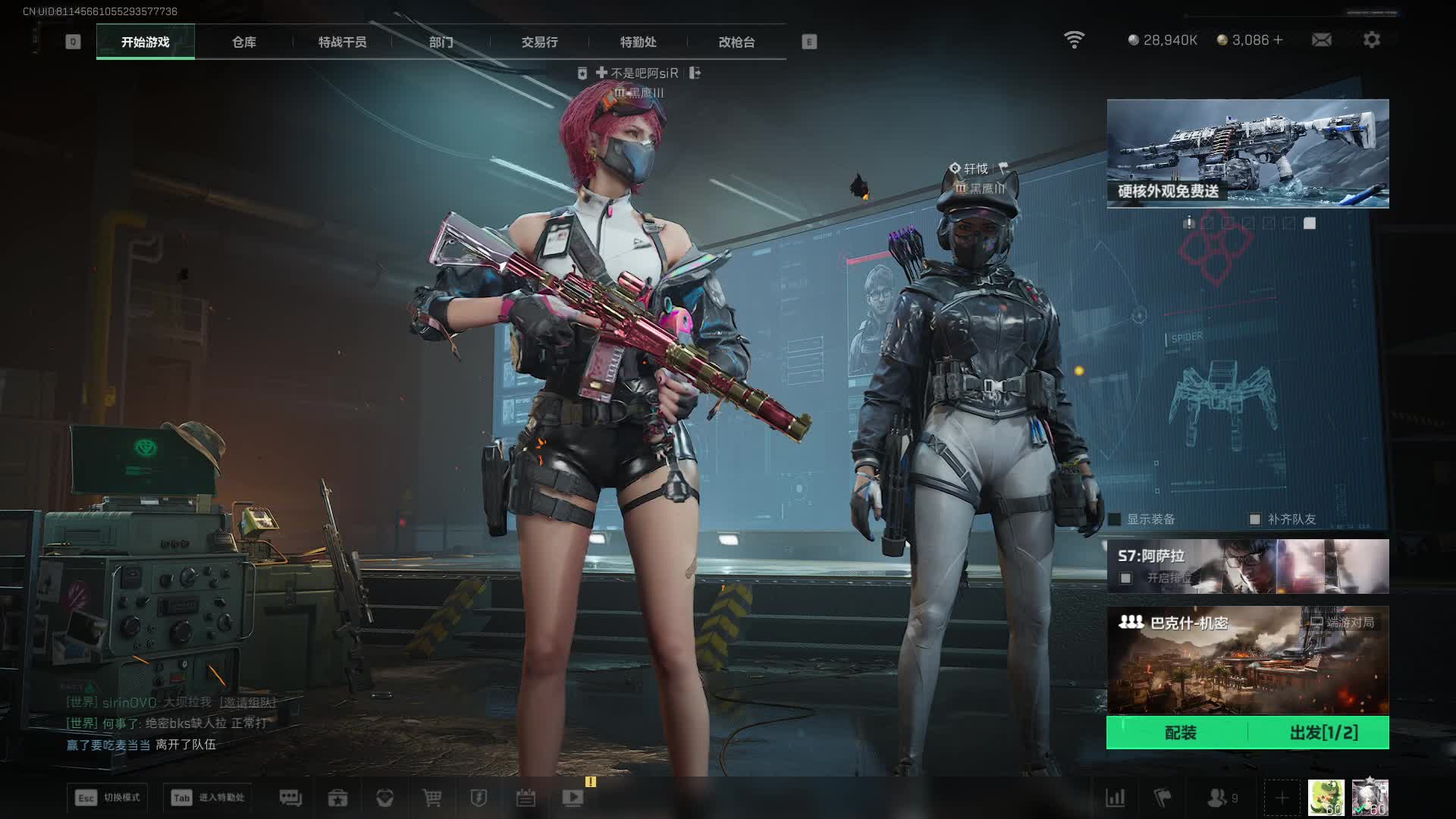Open the calendar events icon
The image size is (1456, 819).
[526, 798]
